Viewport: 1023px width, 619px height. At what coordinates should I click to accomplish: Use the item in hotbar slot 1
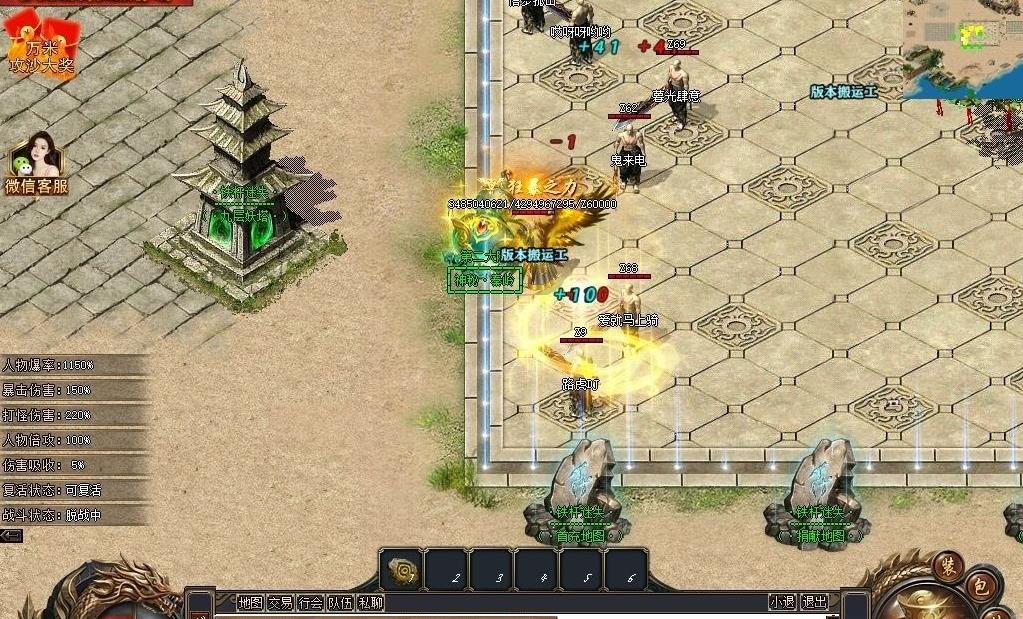402,569
